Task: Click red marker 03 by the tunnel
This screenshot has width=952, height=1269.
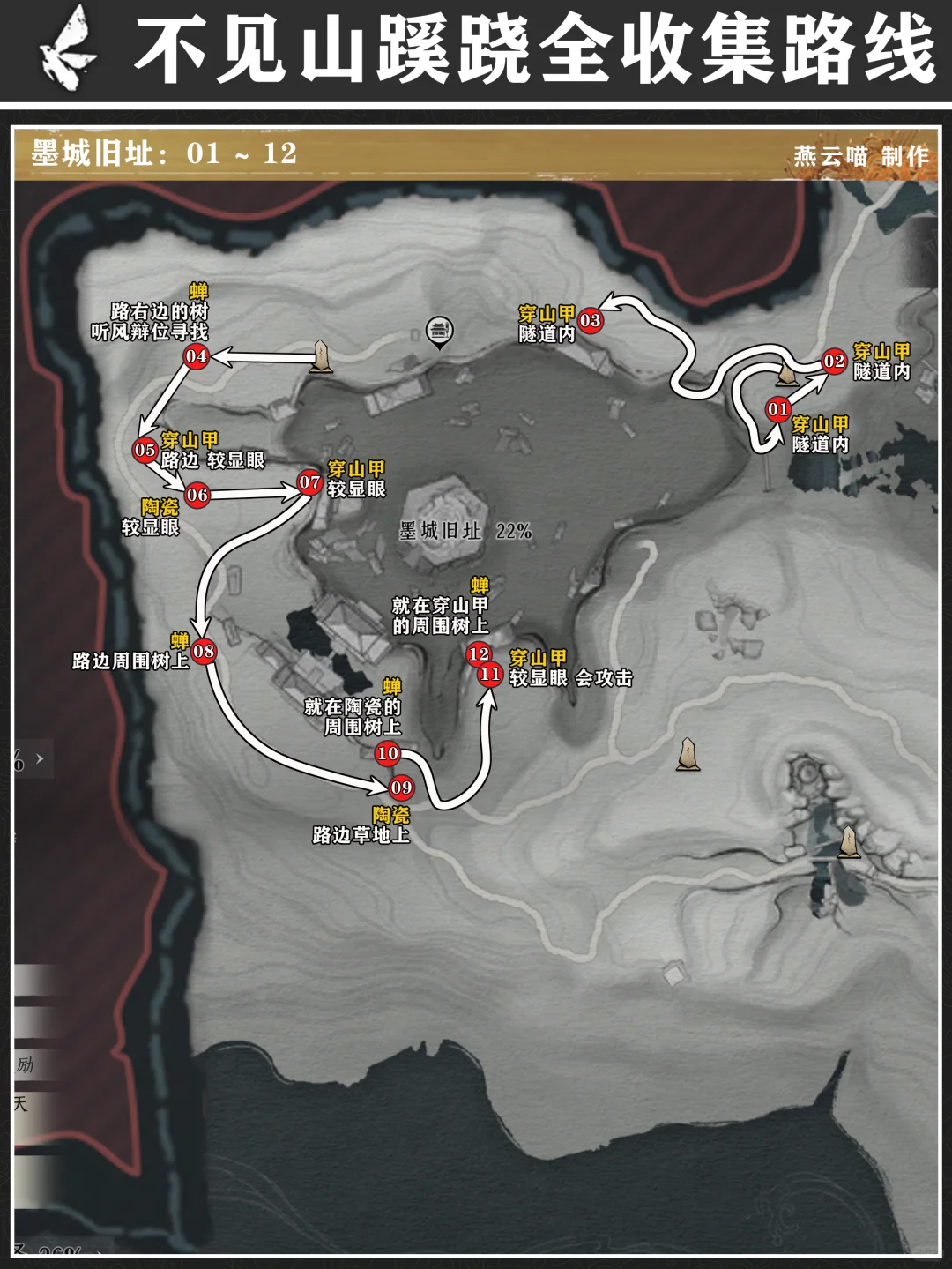Action: click(590, 321)
